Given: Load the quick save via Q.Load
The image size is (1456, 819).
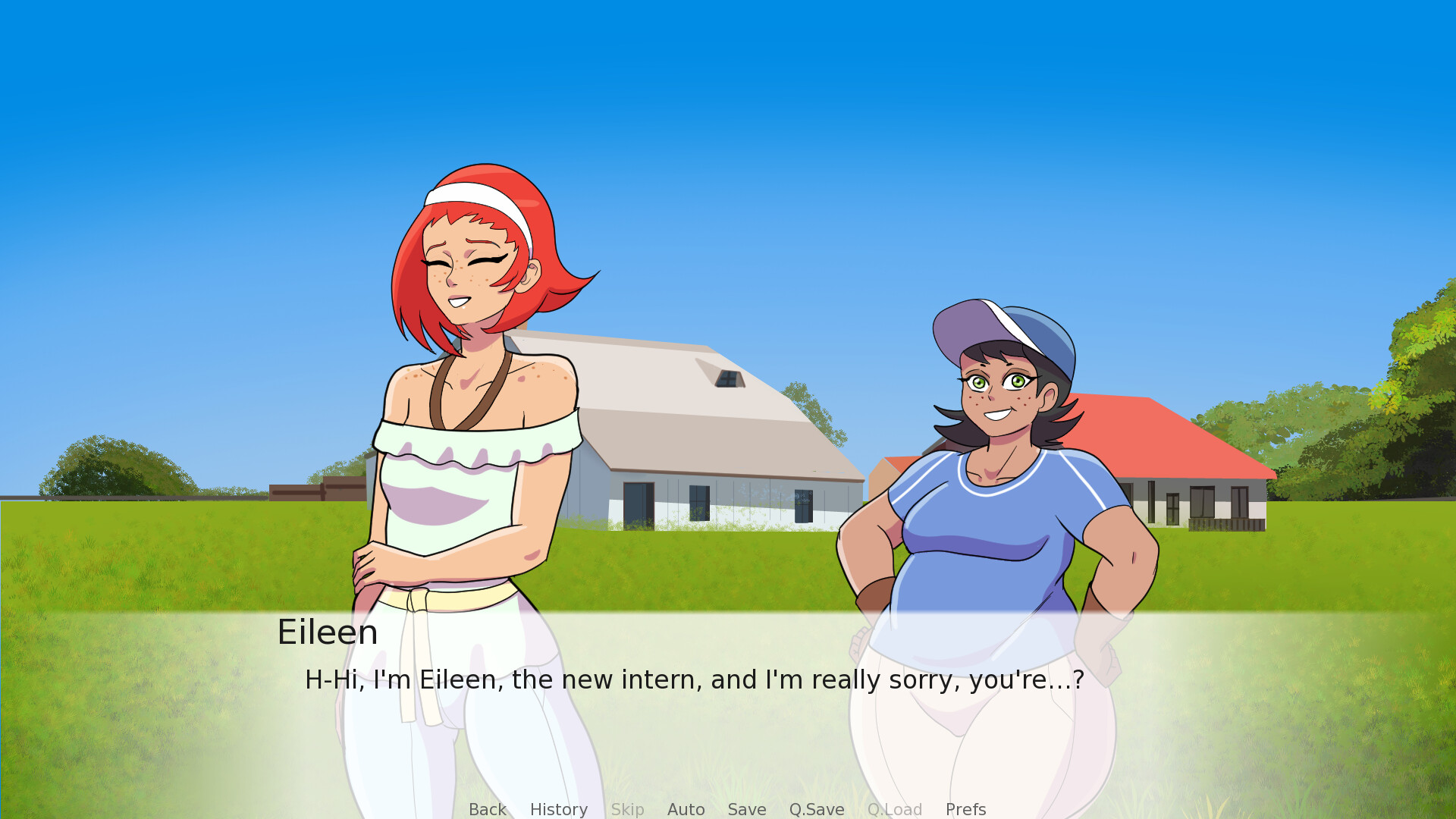Looking at the screenshot, I should point(895,809).
